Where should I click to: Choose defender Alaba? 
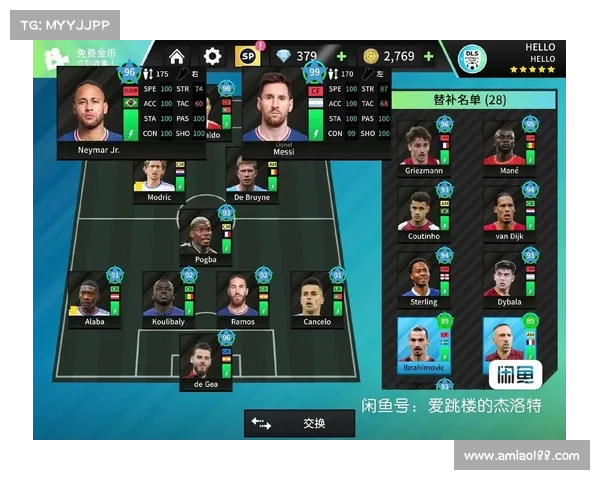[94, 297]
